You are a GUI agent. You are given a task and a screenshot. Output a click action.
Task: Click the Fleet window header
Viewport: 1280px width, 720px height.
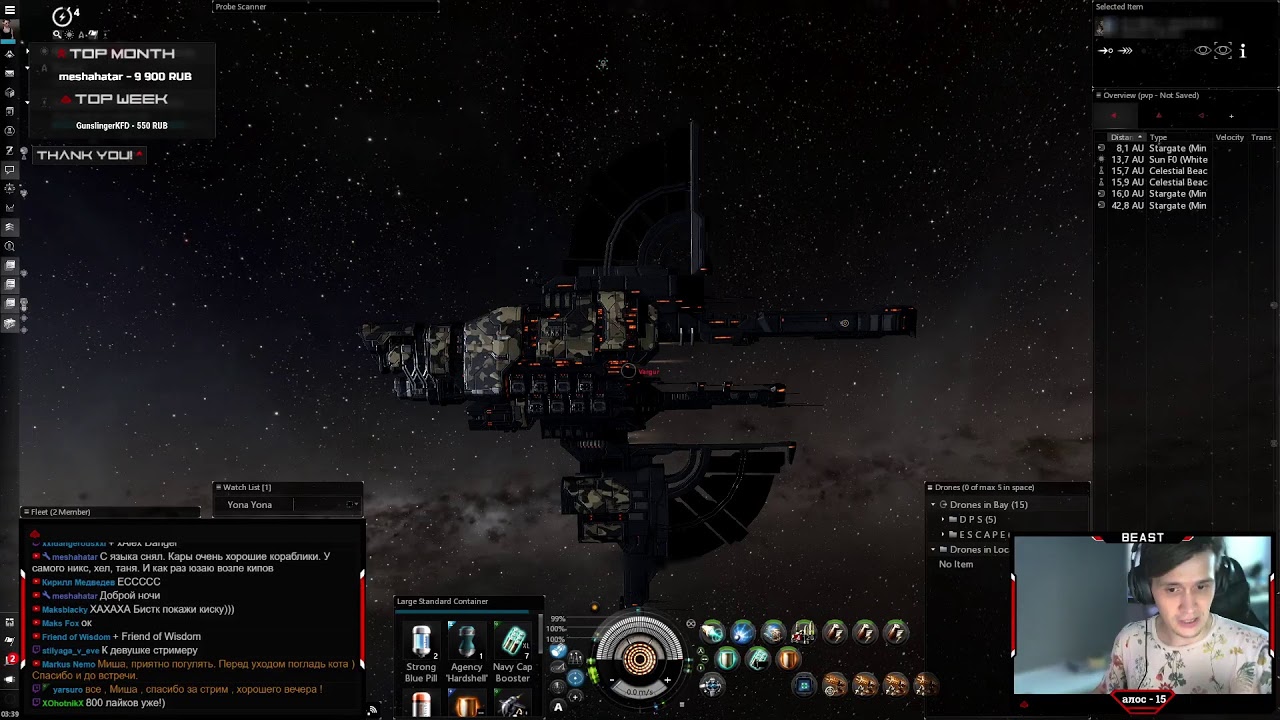(x=60, y=512)
